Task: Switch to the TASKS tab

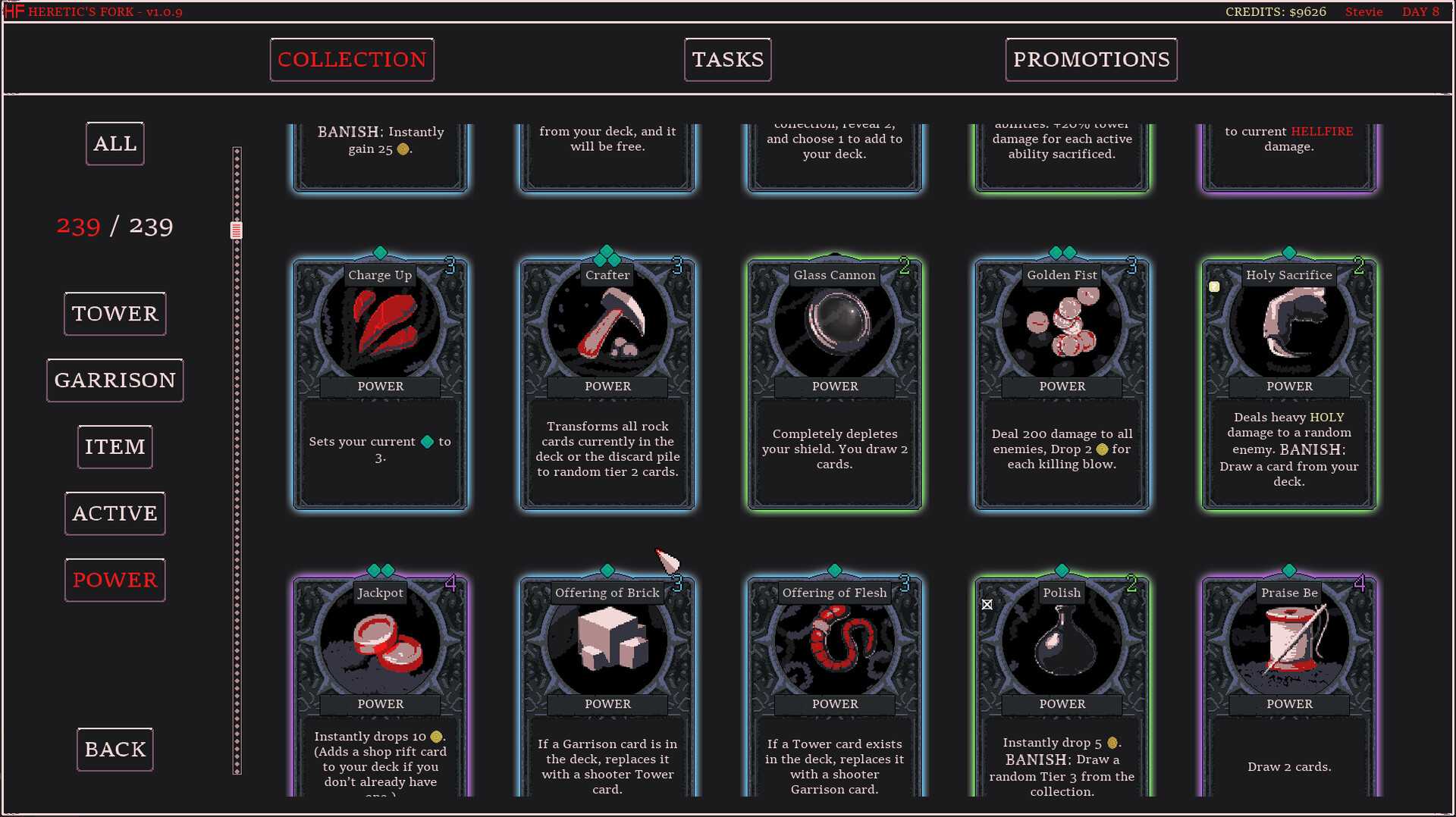Action: pos(726,59)
